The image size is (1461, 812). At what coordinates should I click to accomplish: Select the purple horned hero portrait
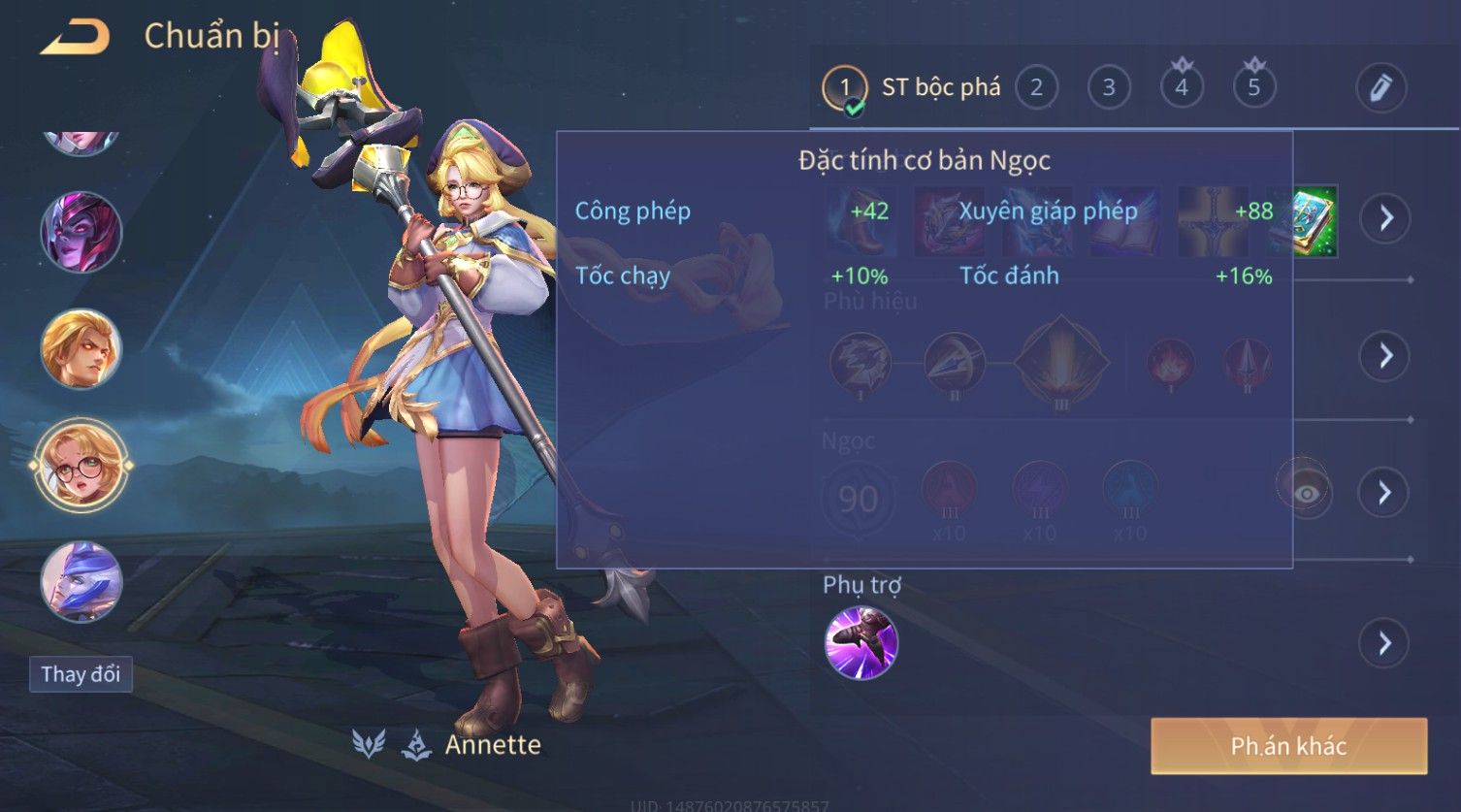tap(81, 233)
